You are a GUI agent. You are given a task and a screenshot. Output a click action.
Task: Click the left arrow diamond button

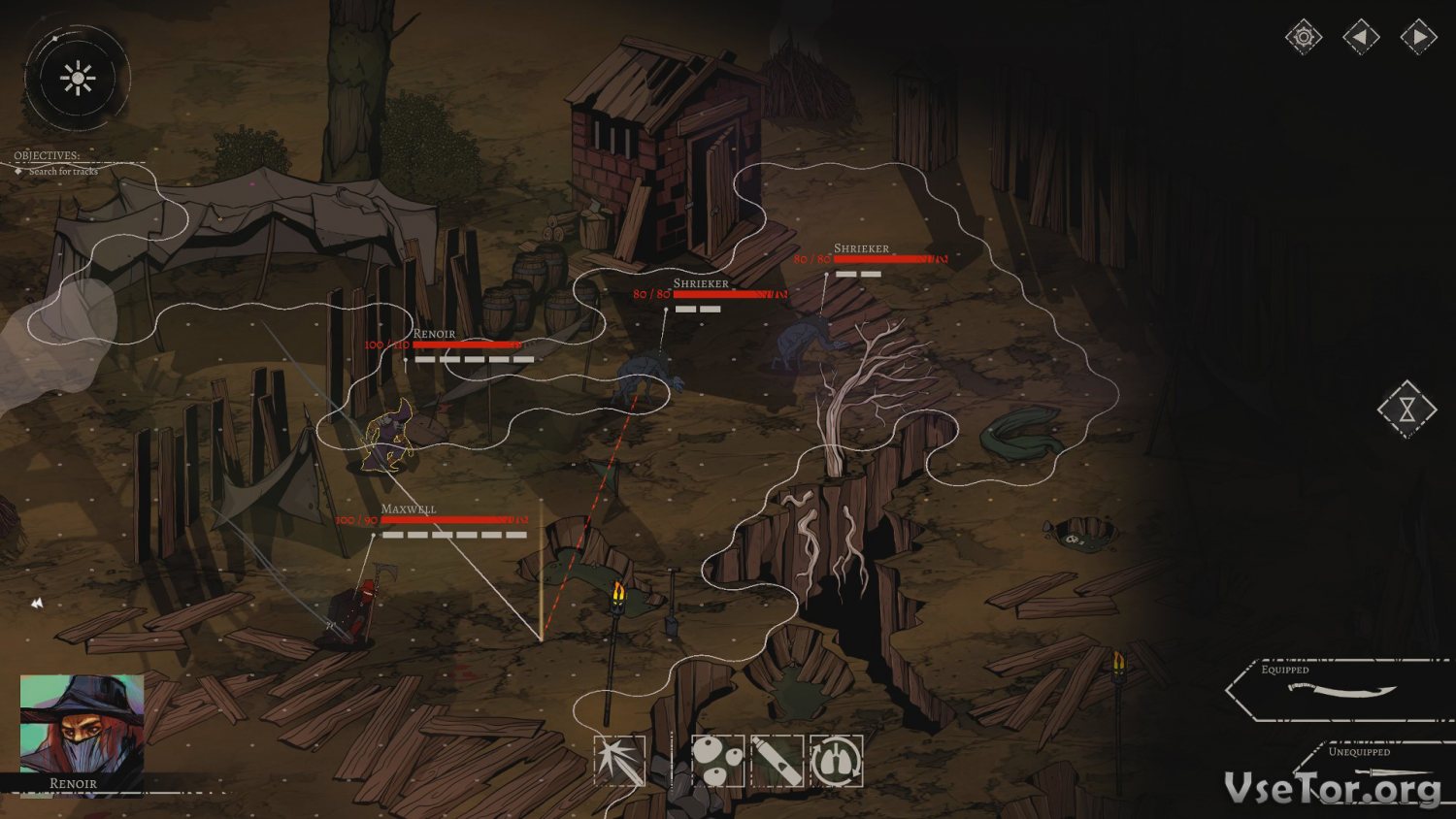[1361, 38]
